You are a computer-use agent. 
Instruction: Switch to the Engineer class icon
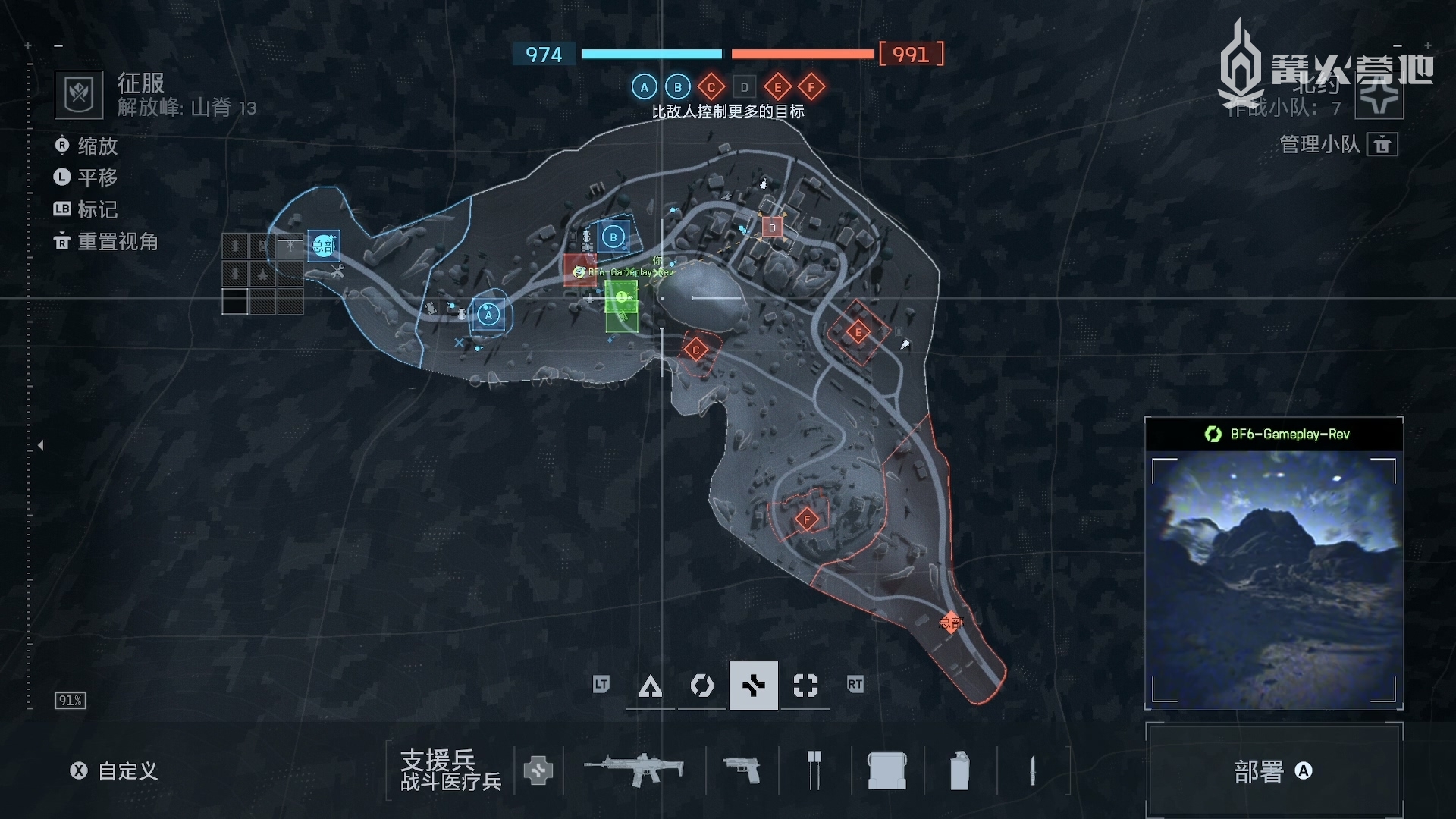click(x=701, y=686)
